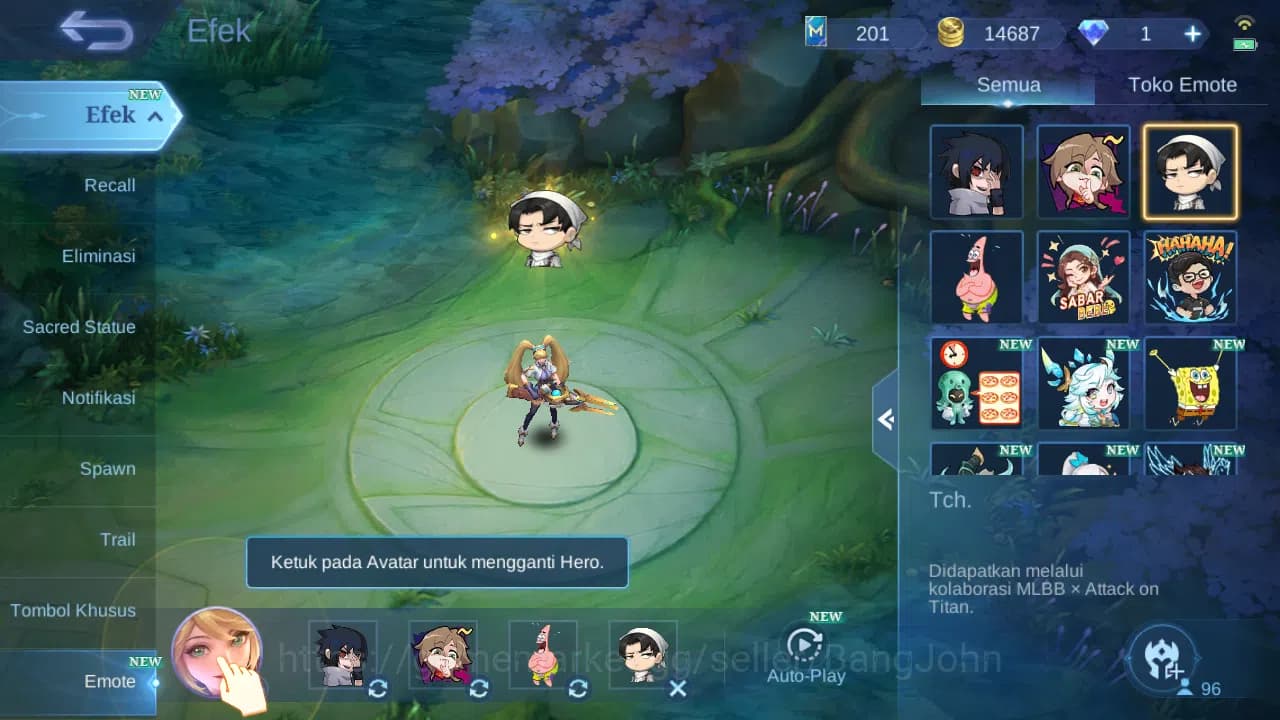Screen dimensions: 1280x720
Task: Click the left-pointing arrow to hide emote panel
Action: [884, 420]
